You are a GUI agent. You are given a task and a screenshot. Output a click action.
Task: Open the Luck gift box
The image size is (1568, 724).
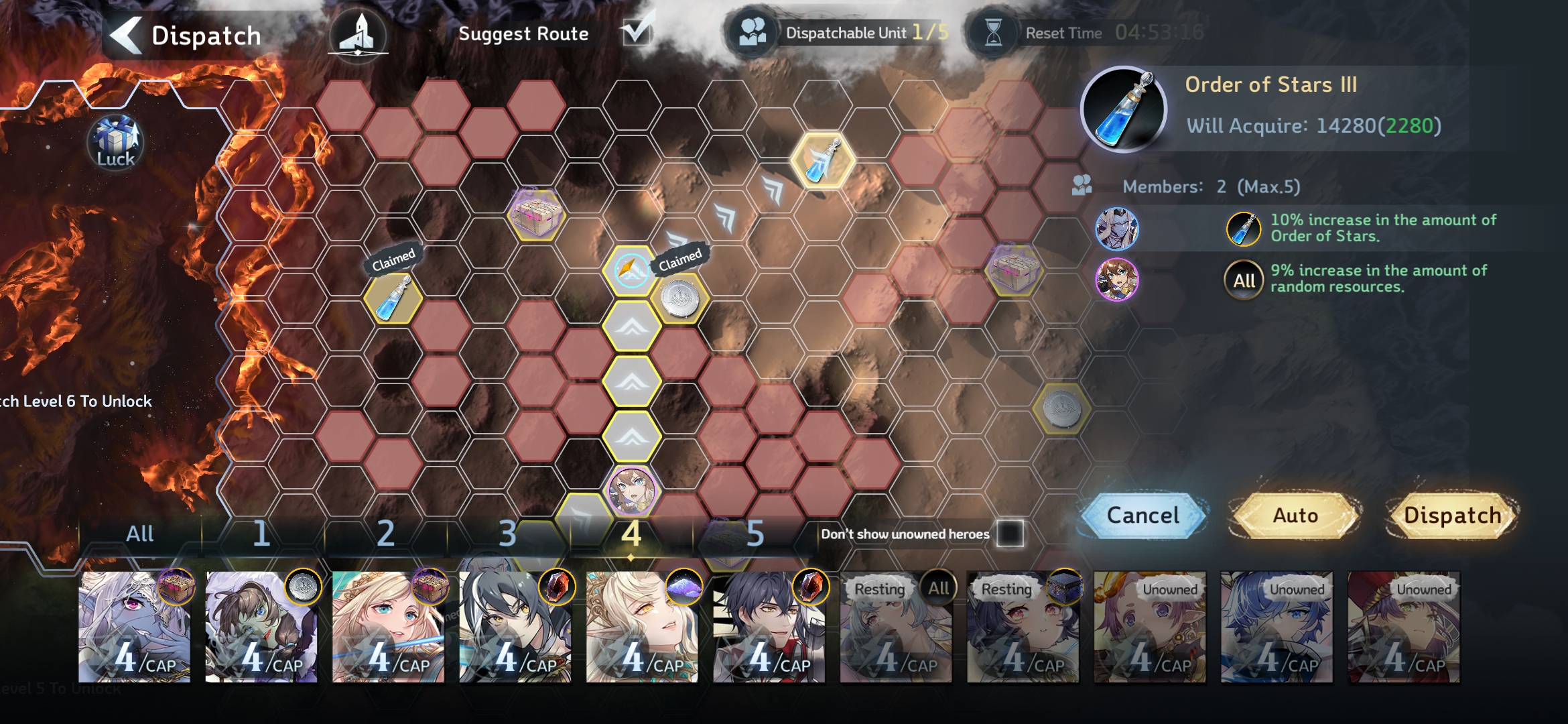pyautogui.click(x=115, y=142)
